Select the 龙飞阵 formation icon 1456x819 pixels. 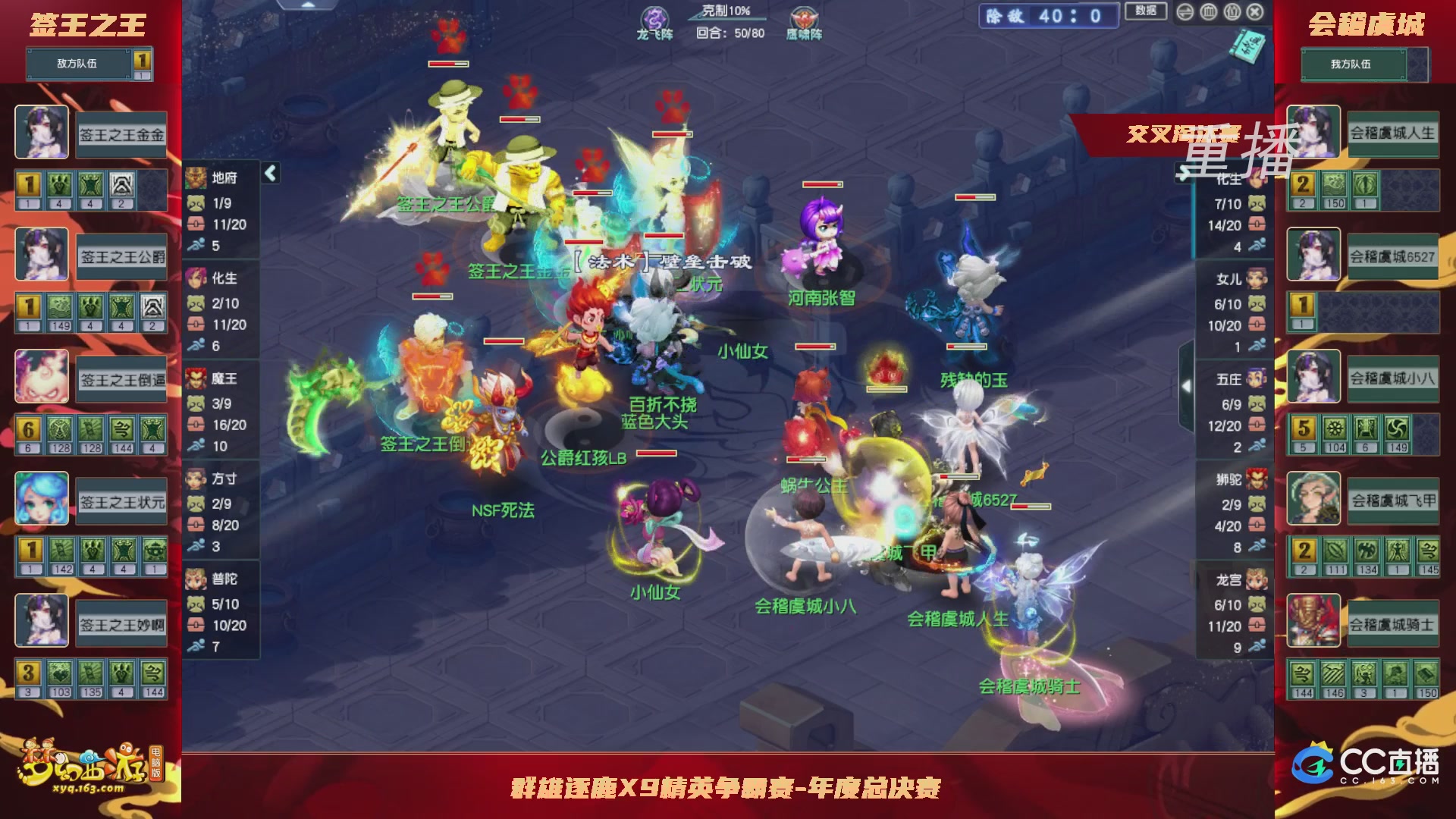(x=654, y=17)
